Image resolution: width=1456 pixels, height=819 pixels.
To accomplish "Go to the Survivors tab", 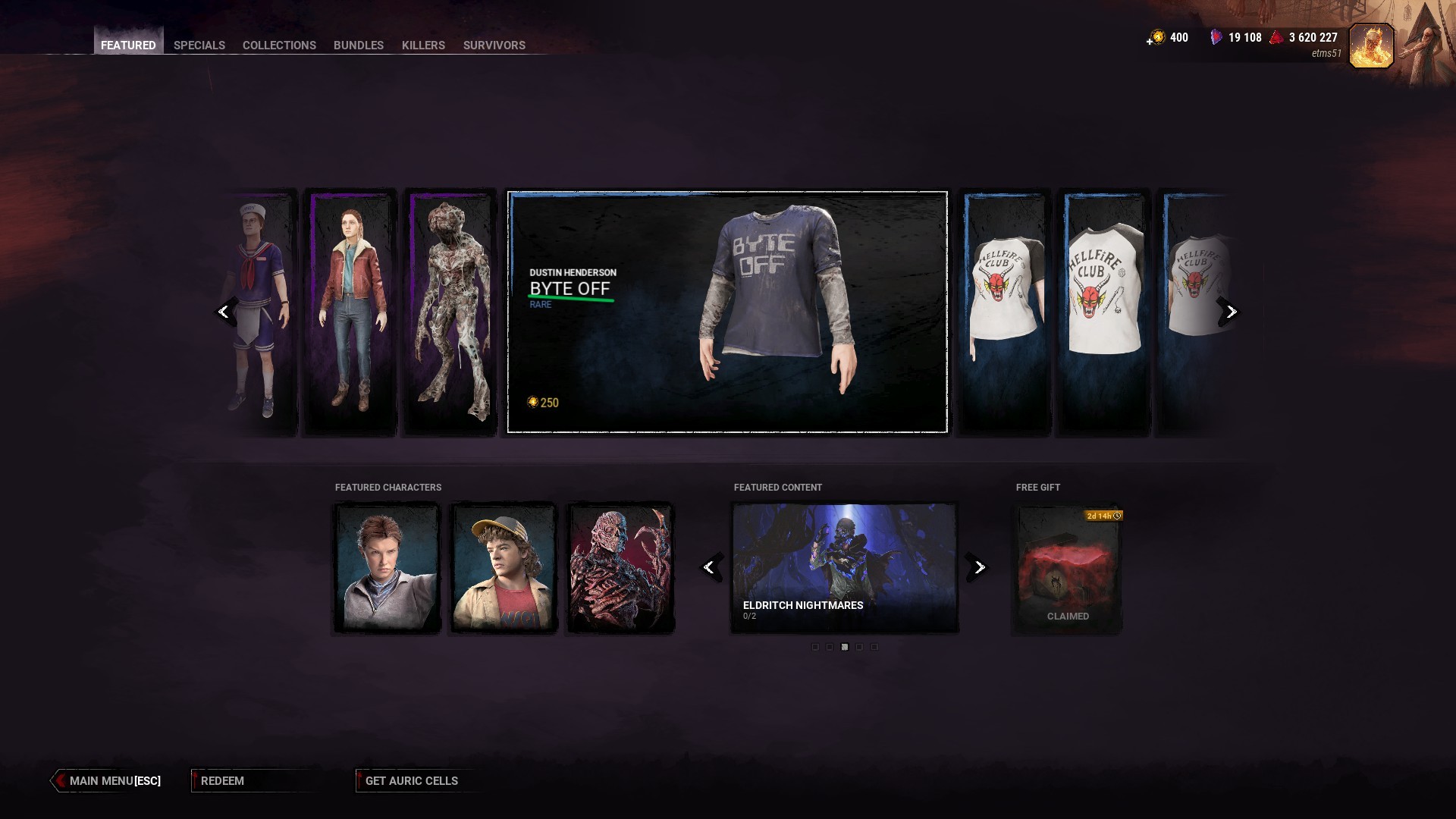I will coord(494,45).
